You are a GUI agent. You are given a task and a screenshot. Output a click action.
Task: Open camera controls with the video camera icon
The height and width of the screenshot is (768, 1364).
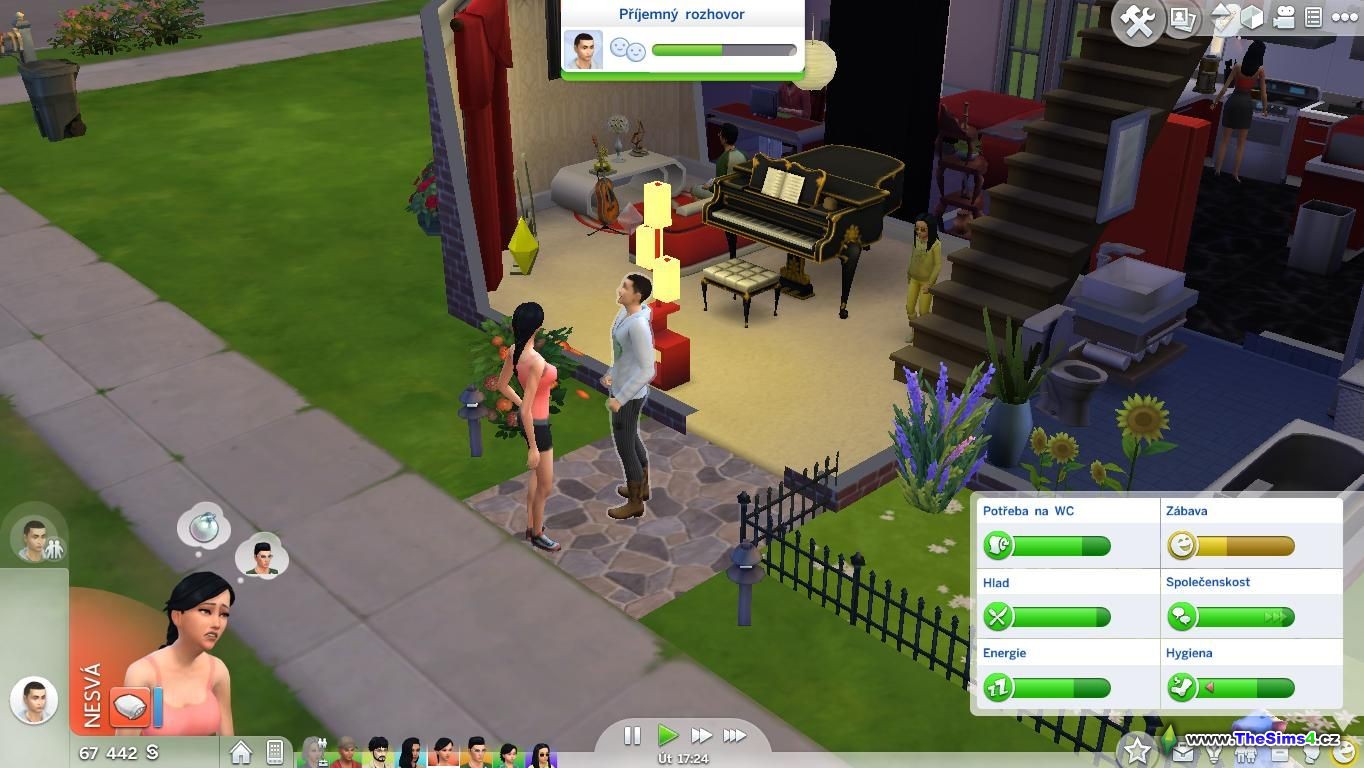click(x=1284, y=17)
